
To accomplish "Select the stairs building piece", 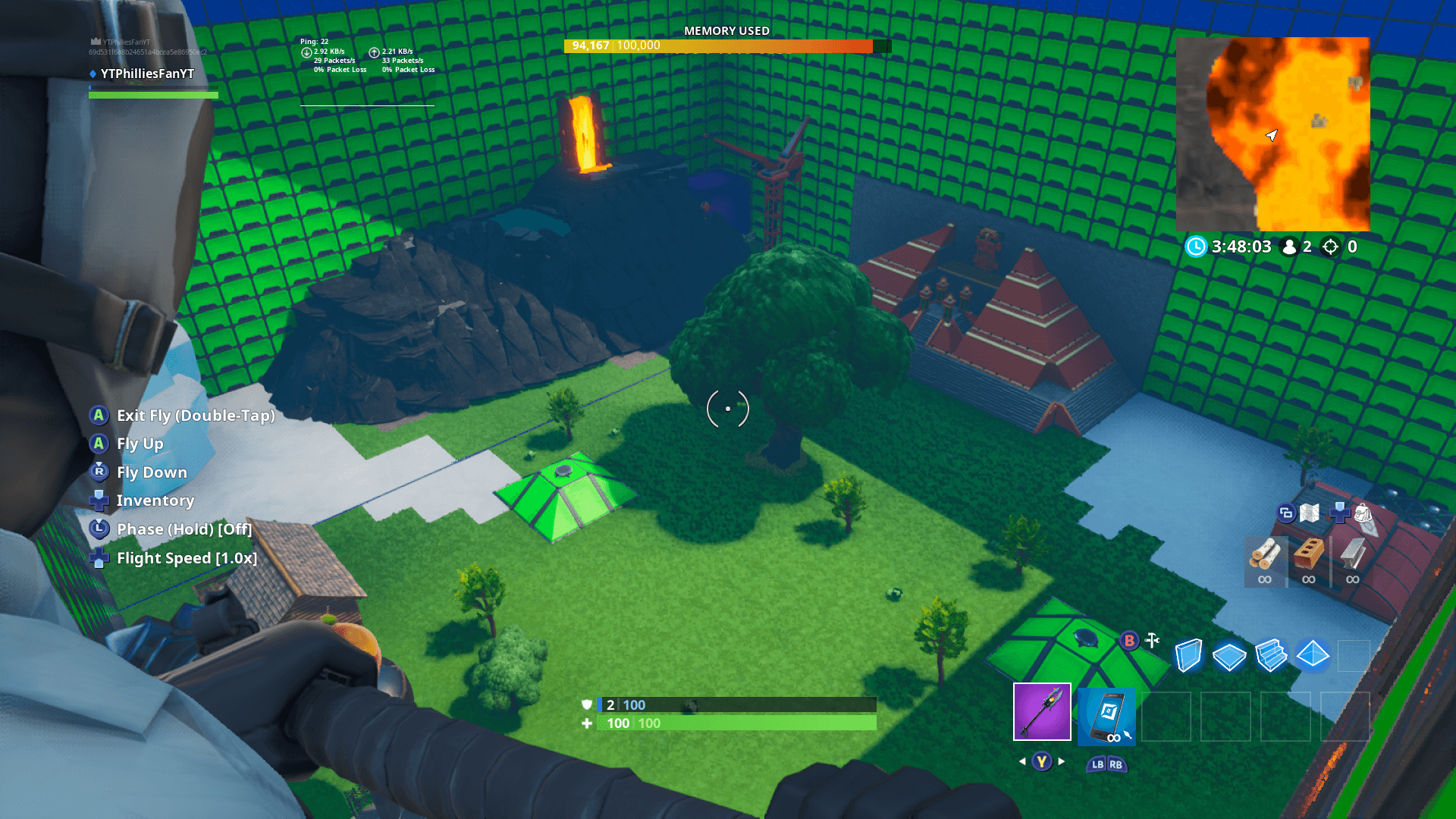I will tap(1271, 653).
